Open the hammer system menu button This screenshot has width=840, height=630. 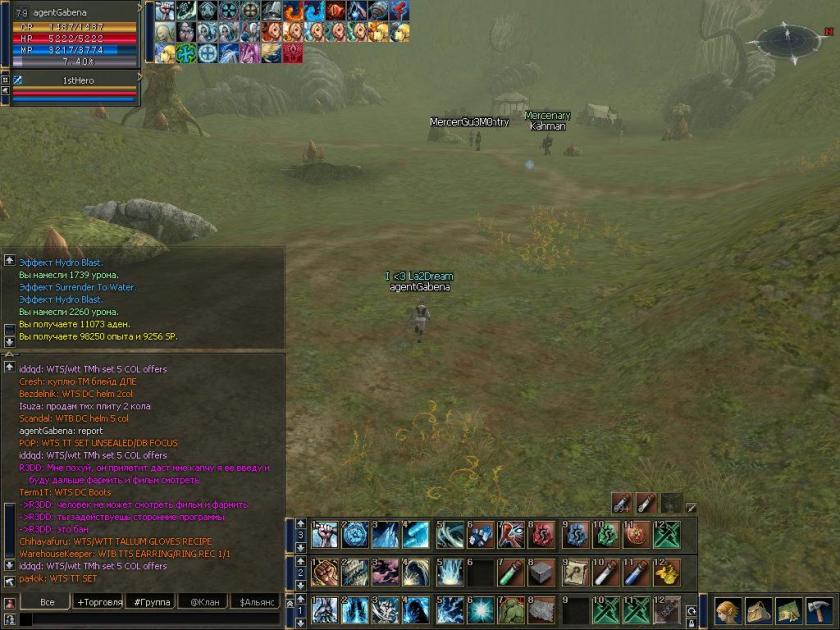[x=819, y=611]
